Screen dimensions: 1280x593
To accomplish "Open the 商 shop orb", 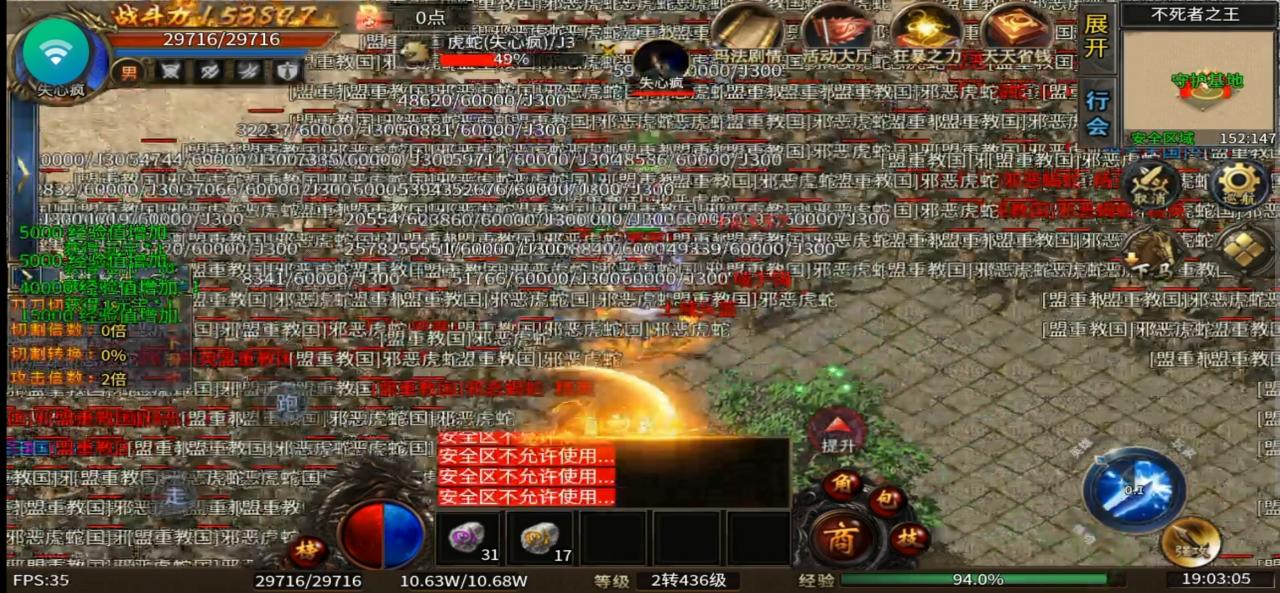I will pyautogui.click(x=838, y=538).
